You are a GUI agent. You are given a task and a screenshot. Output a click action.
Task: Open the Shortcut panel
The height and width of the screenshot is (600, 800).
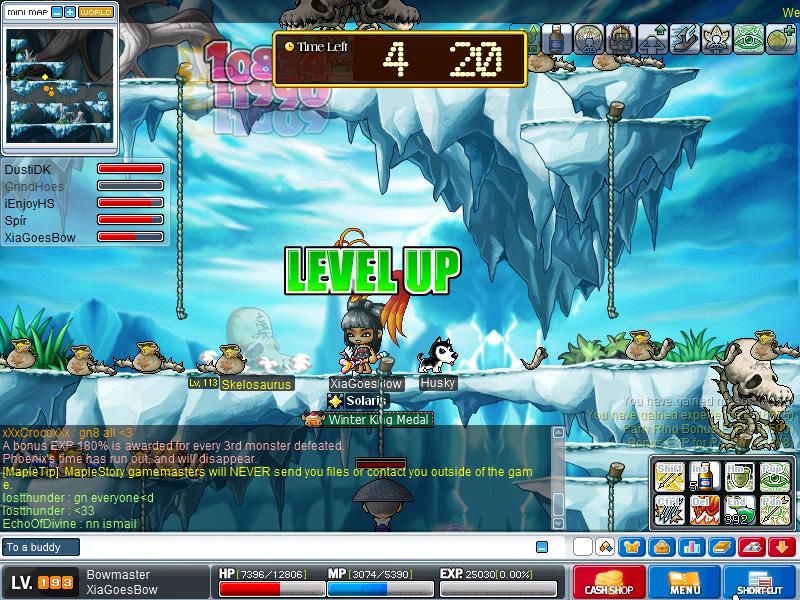pos(759,583)
